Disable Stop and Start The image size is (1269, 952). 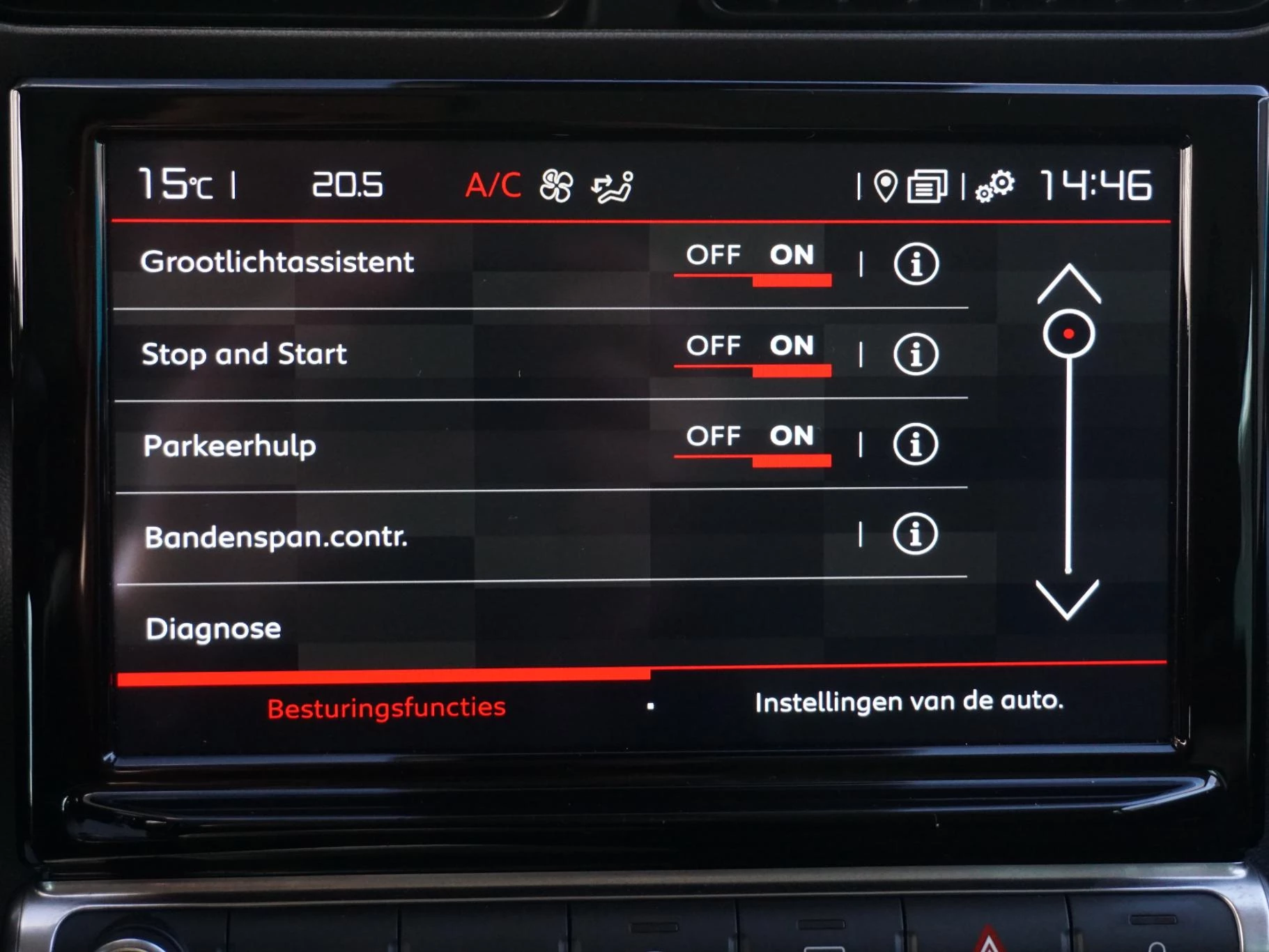[713, 346]
